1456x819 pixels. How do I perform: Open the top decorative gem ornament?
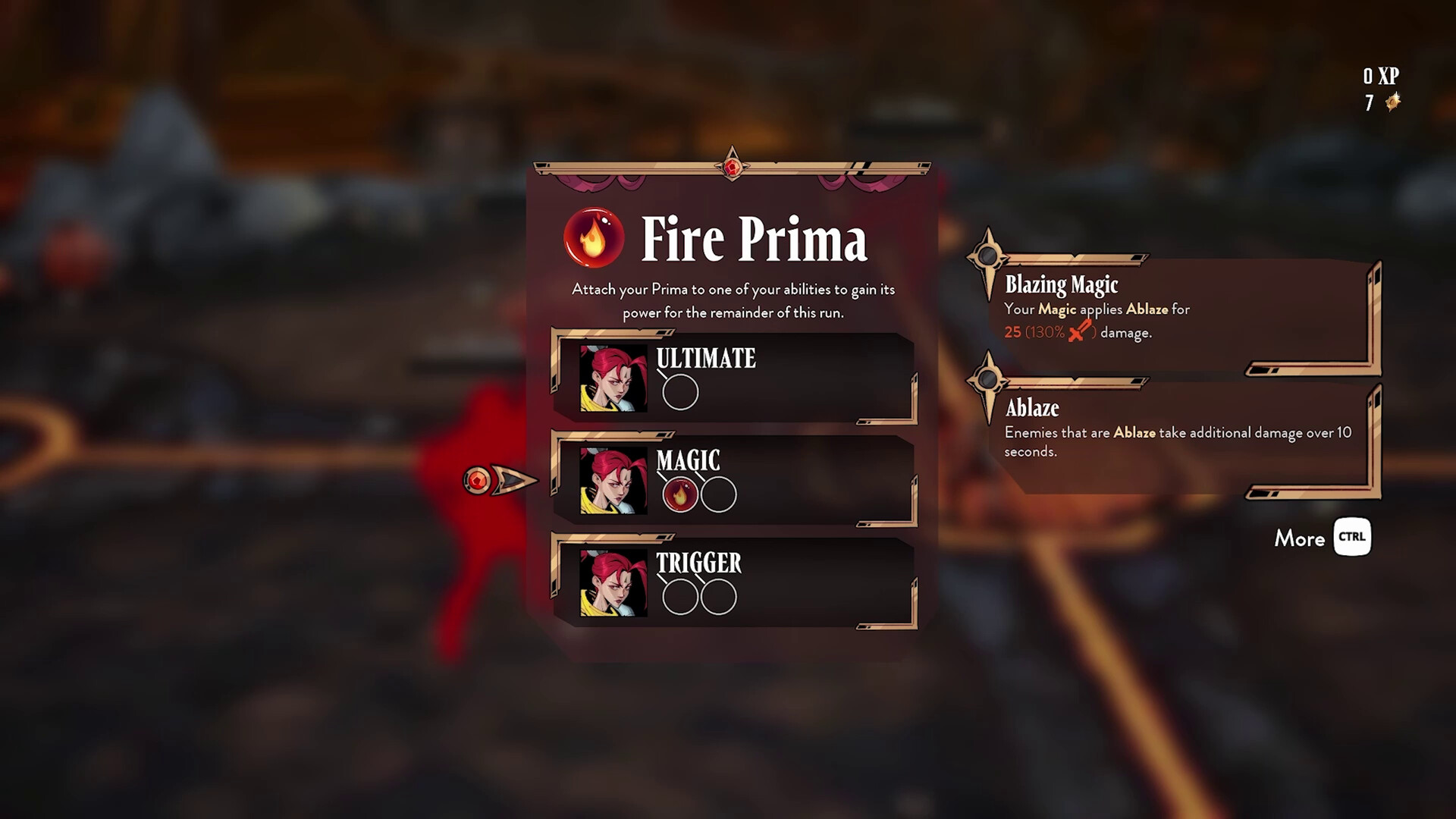(x=732, y=168)
